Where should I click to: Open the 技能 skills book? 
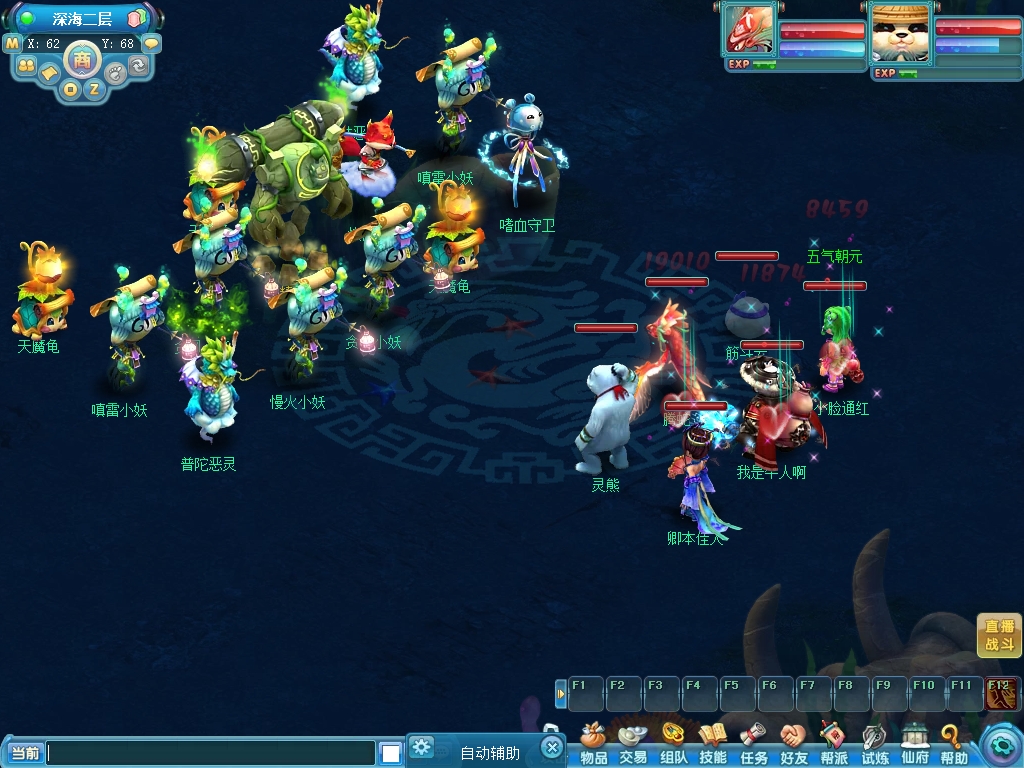(x=713, y=747)
